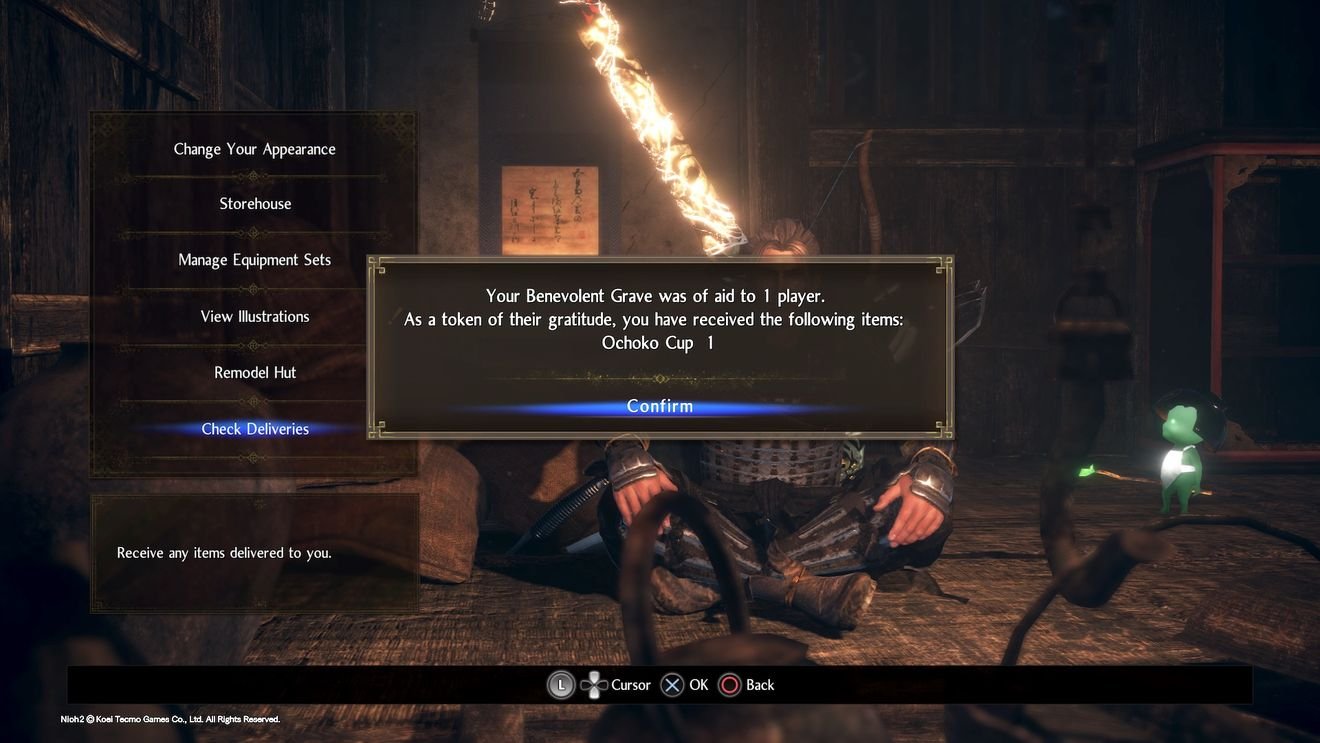Click the decorative divider under the reward text

point(659,379)
